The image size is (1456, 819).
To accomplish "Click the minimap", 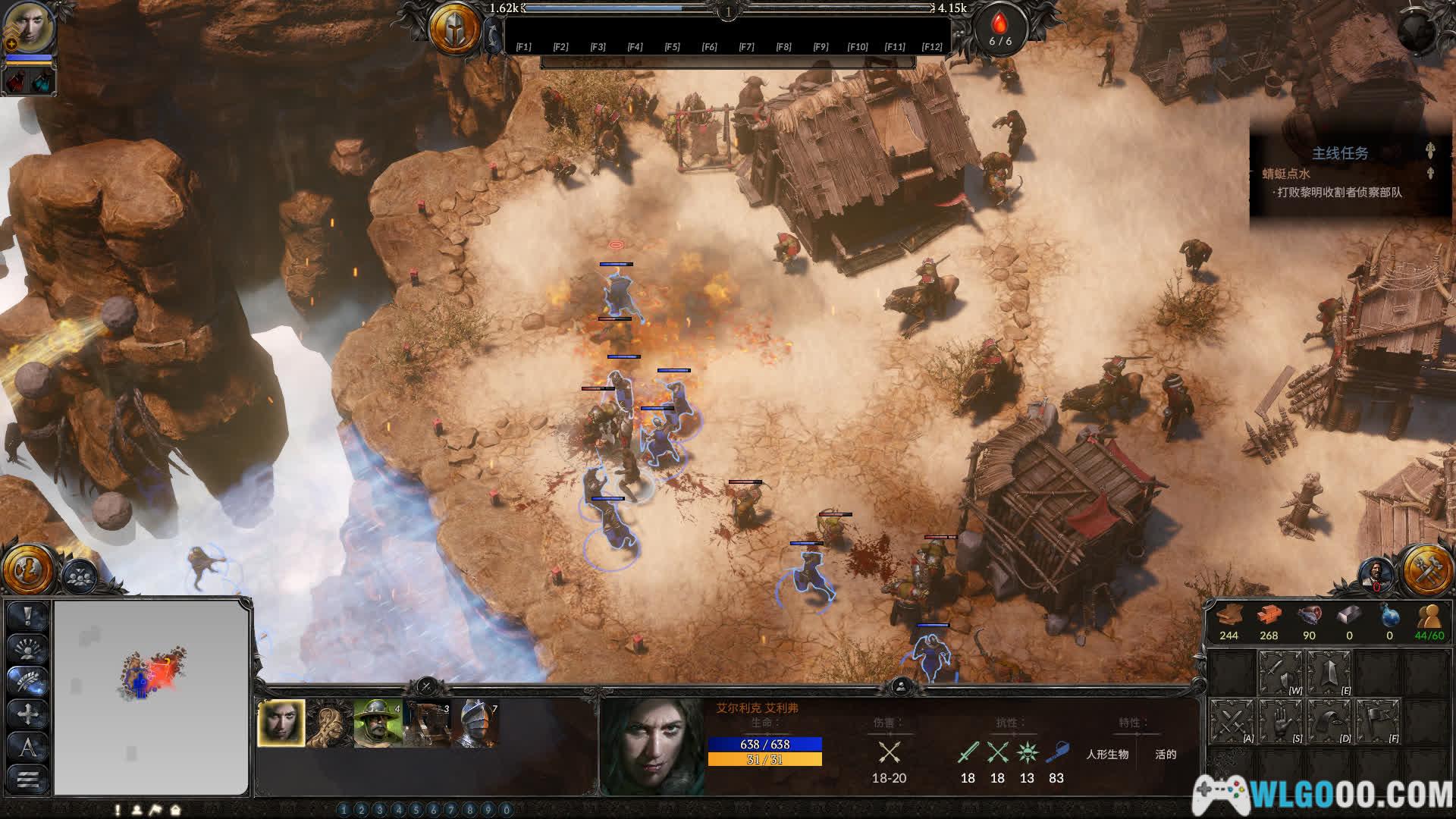I will click(x=152, y=696).
